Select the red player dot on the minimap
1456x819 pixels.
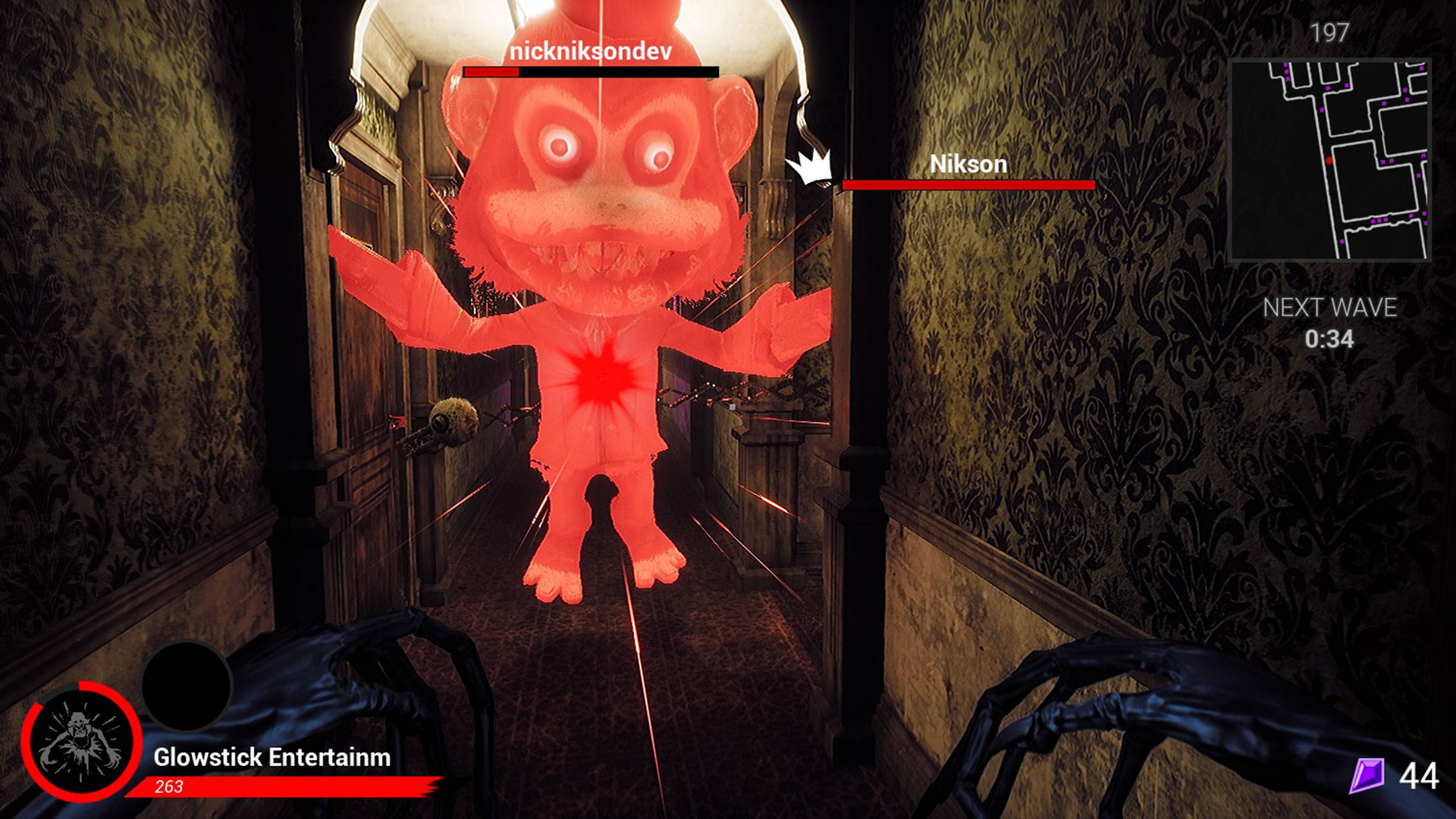(x=1329, y=160)
